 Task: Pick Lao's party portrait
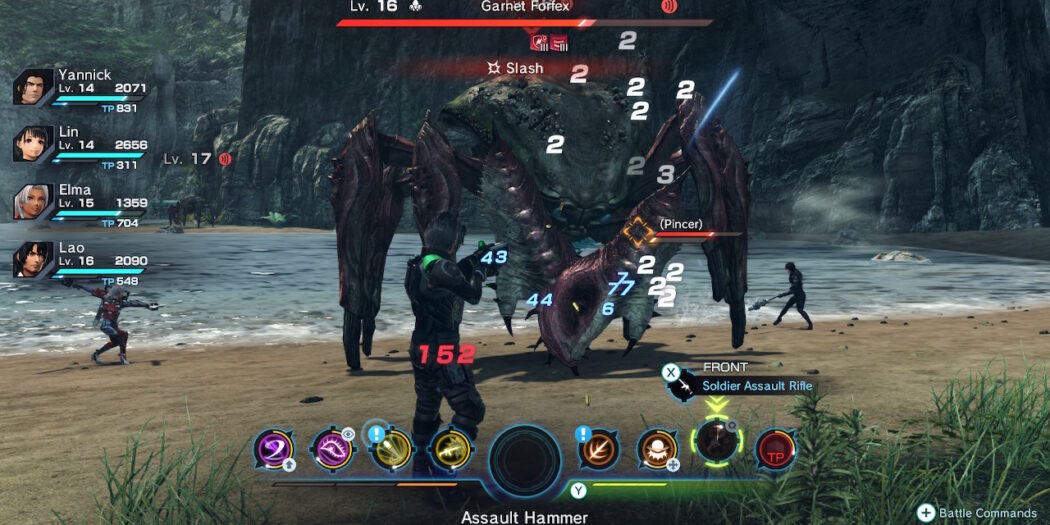click(x=32, y=260)
